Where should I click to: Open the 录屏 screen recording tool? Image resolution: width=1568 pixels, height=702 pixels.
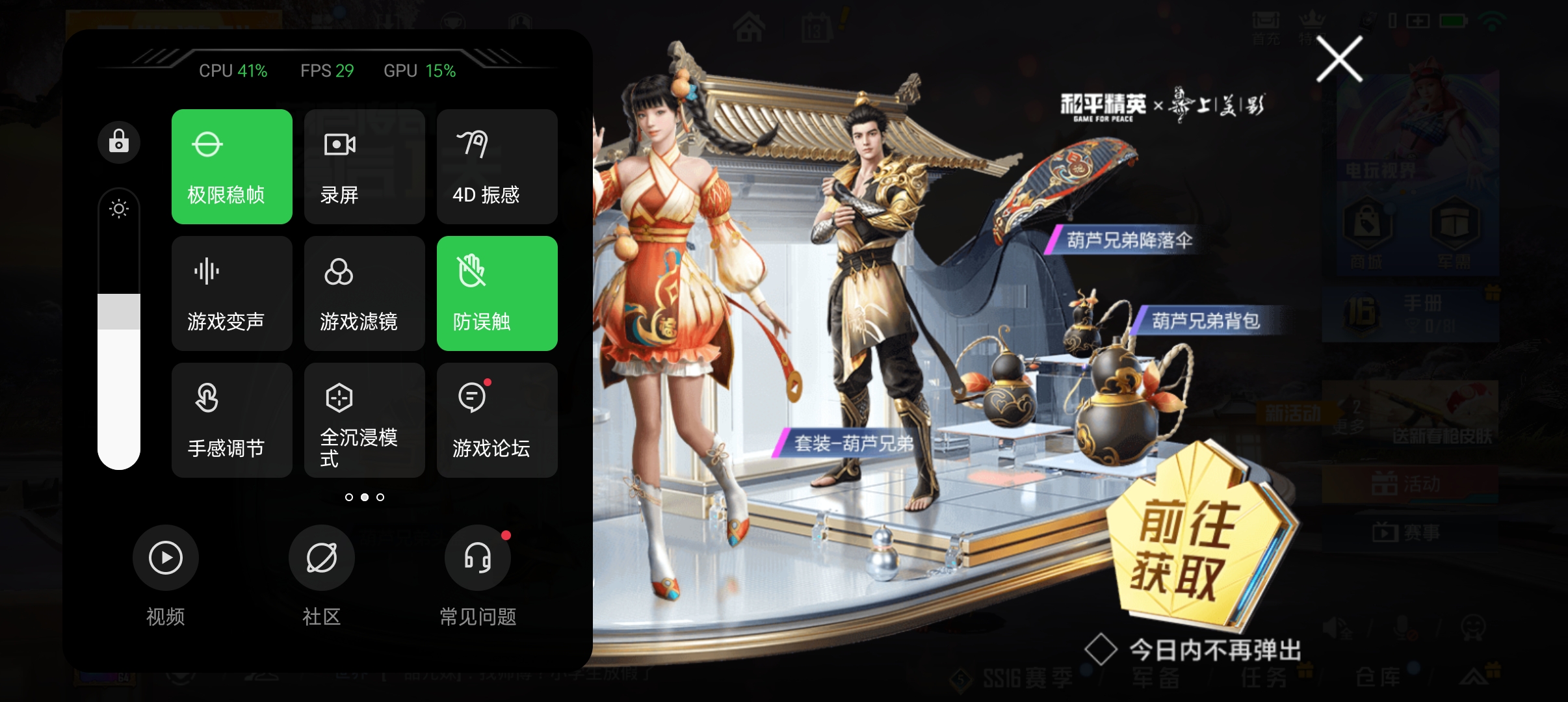tap(364, 166)
